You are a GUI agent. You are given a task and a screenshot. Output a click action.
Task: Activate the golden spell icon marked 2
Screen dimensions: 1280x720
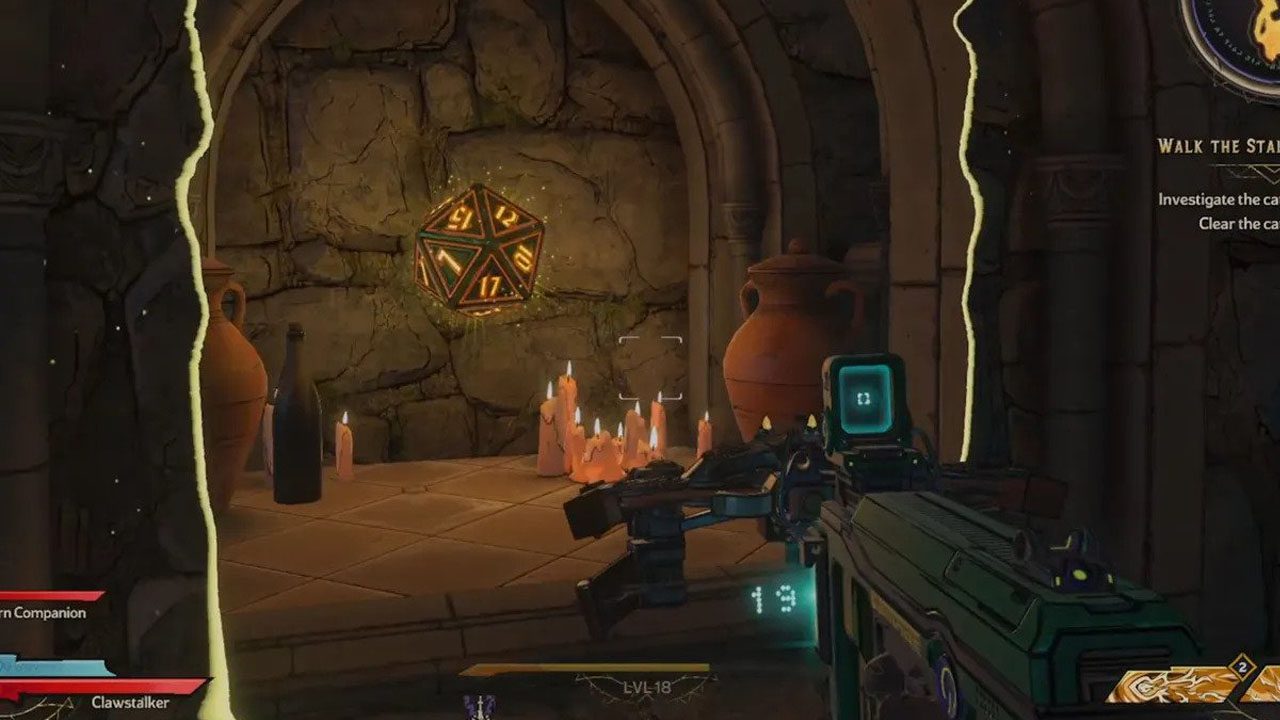pos(1180,685)
